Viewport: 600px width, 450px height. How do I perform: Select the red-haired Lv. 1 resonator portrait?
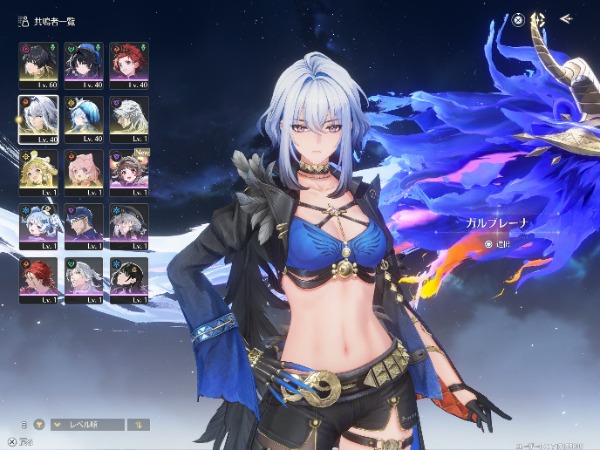(x=38, y=279)
